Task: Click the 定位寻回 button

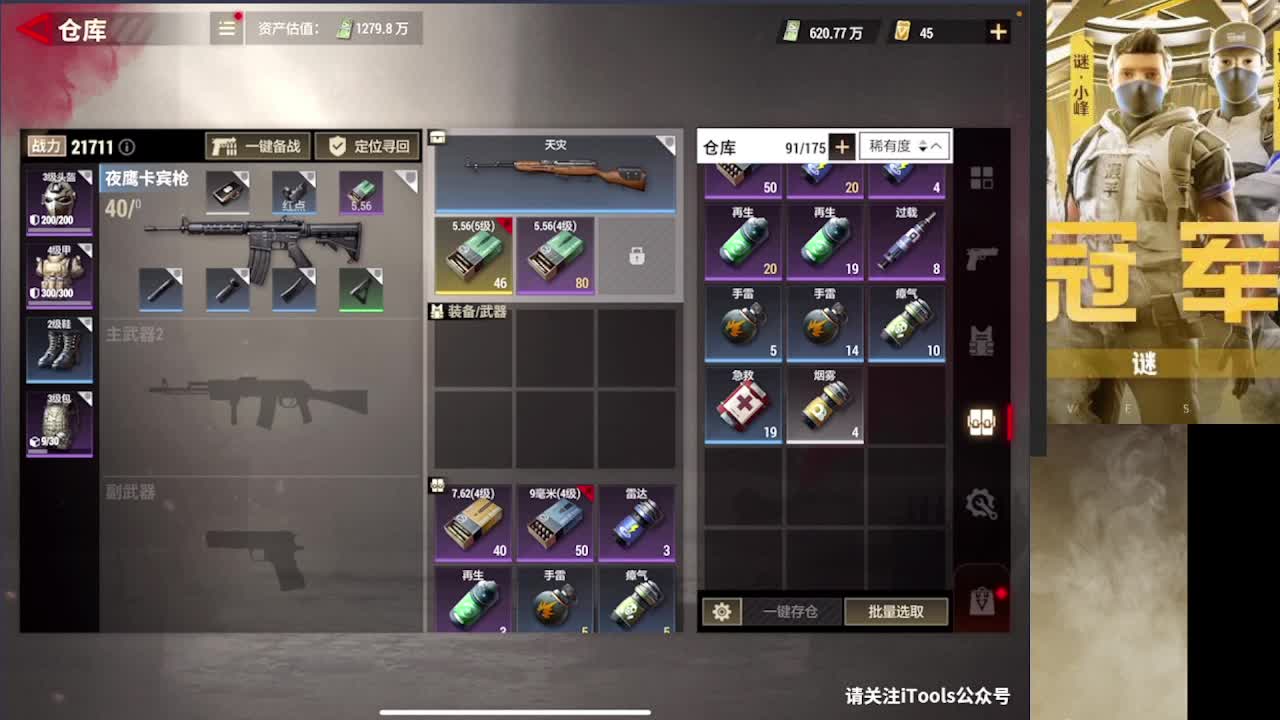Action: coord(370,147)
